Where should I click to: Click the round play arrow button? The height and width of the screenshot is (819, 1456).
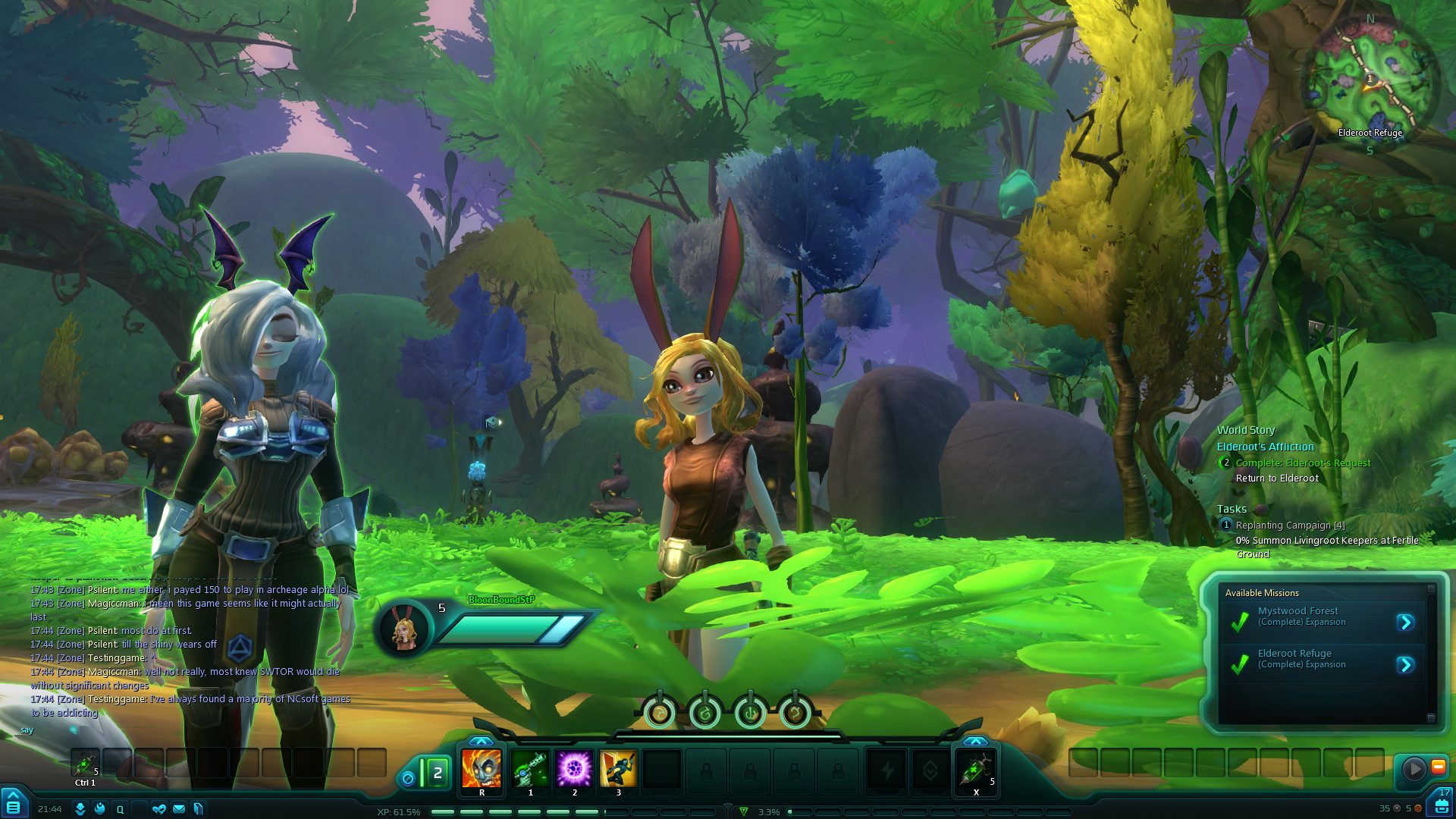[x=1414, y=769]
